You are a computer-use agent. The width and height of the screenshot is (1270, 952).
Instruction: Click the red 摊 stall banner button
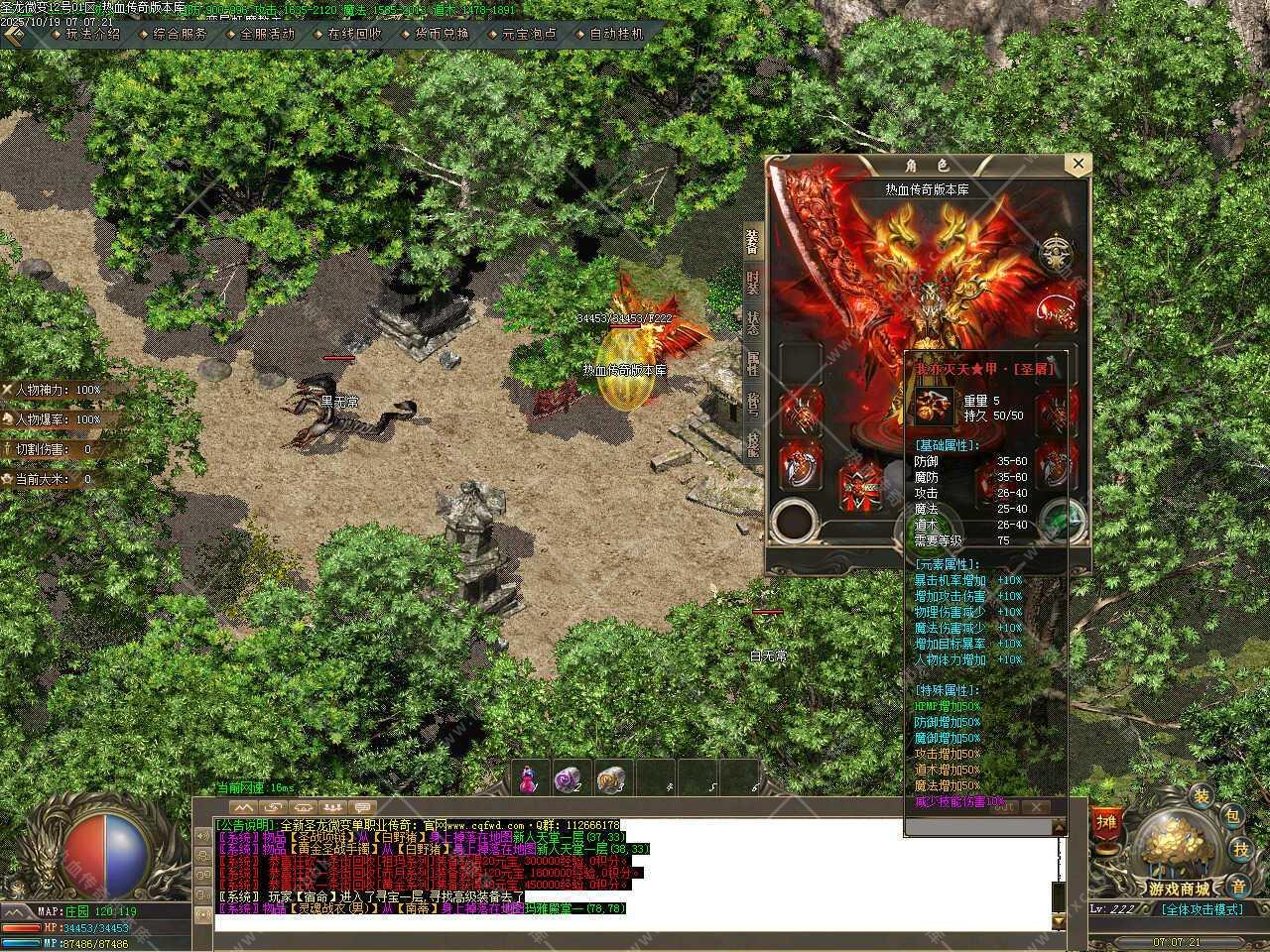[1104, 821]
